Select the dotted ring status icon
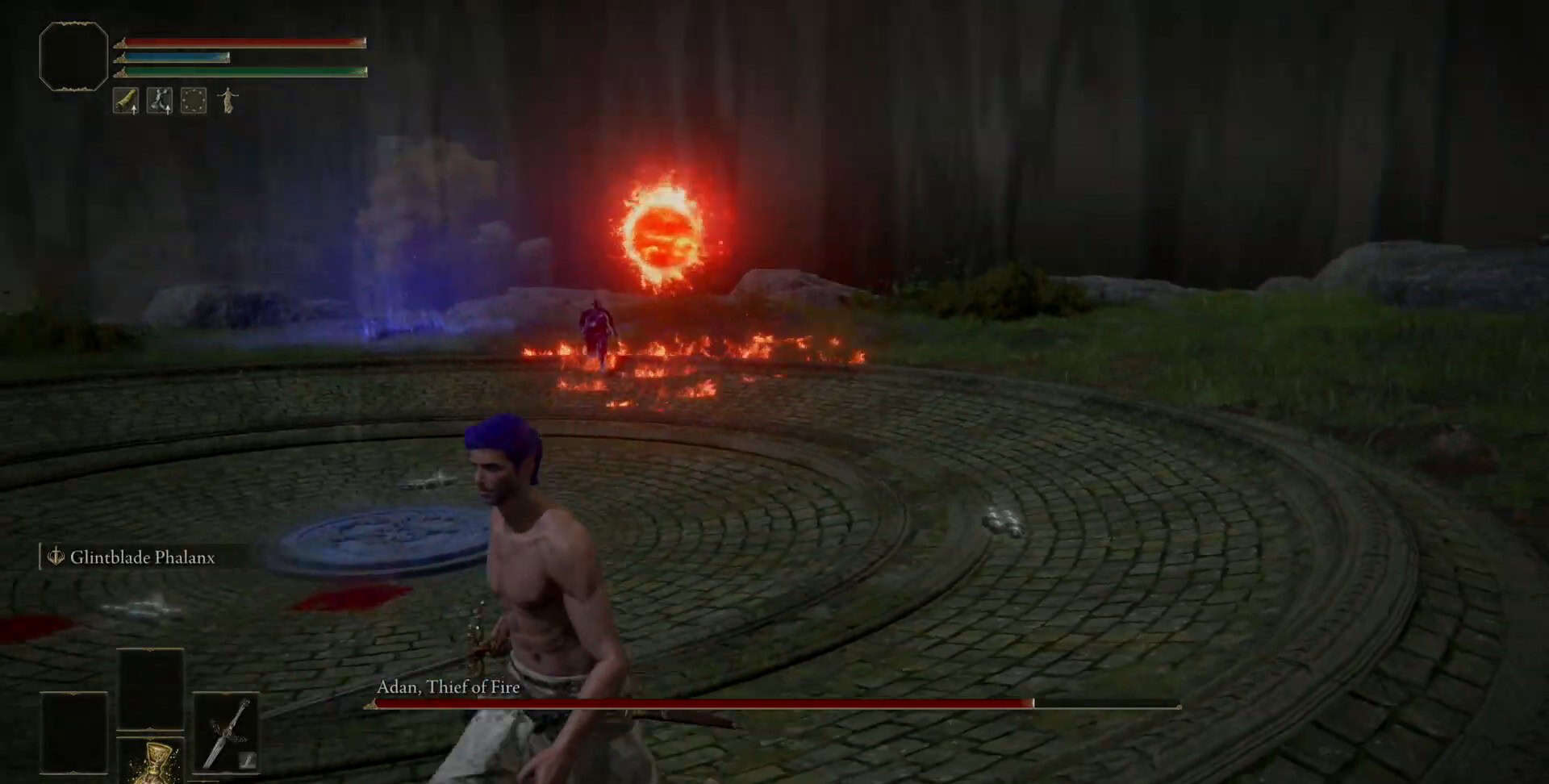Viewport: 1549px width, 784px height. (x=194, y=101)
